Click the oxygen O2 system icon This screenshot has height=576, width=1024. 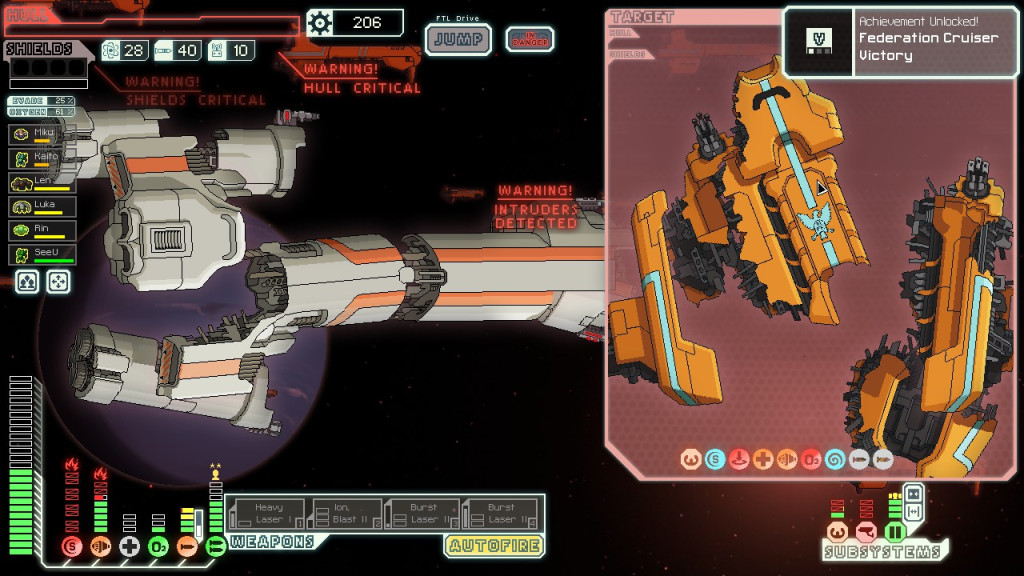pos(158,546)
